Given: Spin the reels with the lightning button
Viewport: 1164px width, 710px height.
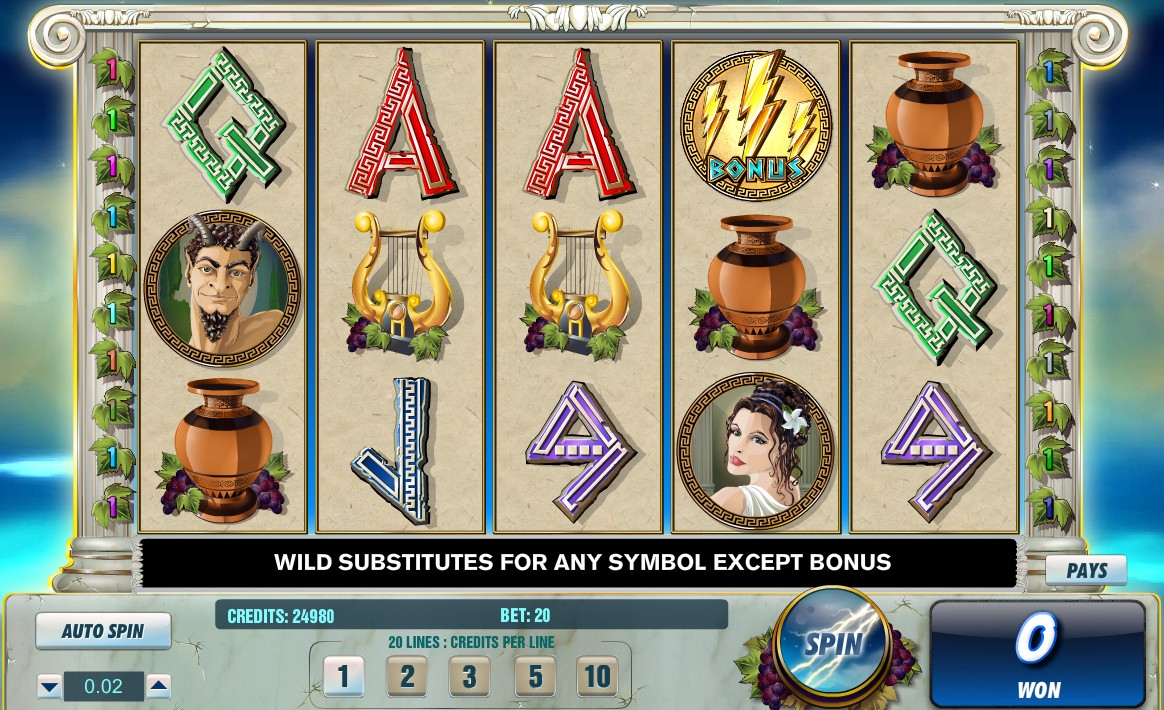Looking at the screenshot, I should 832,643.
